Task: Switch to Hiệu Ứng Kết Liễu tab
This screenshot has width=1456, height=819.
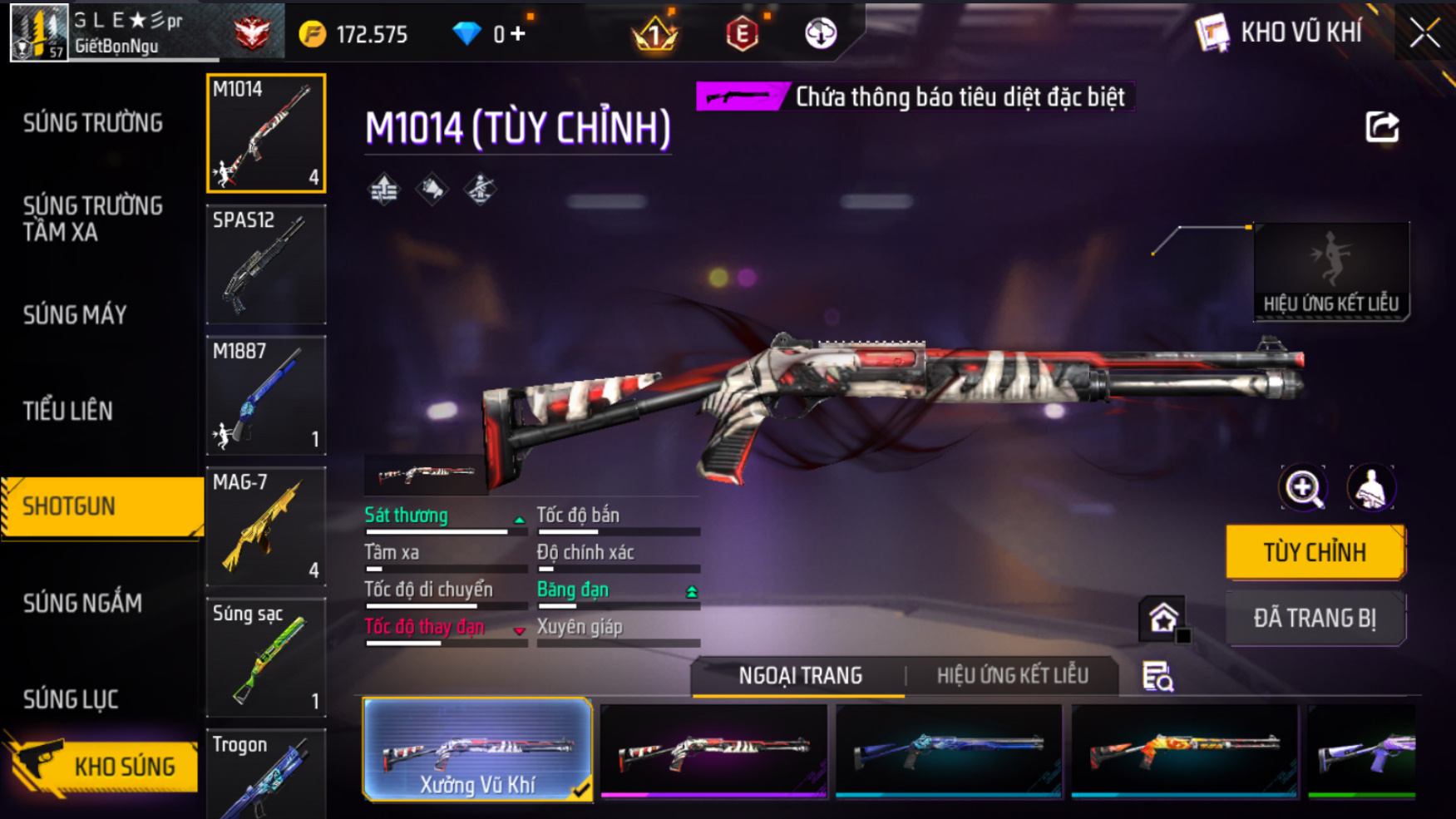Action: coord(1012,676)
